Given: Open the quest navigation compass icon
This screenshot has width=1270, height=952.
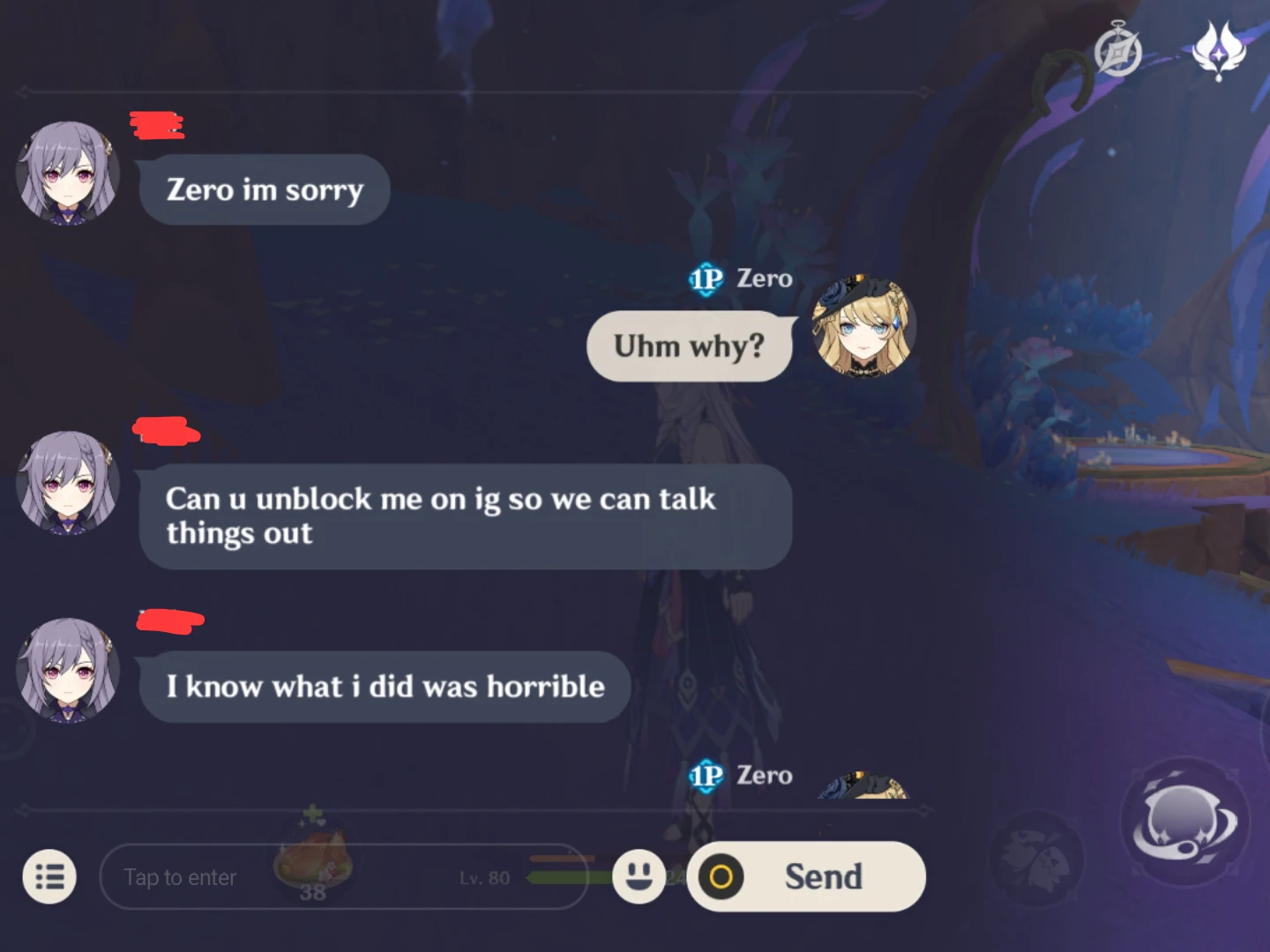Looking at the screenshot, I should (1117, 50).
